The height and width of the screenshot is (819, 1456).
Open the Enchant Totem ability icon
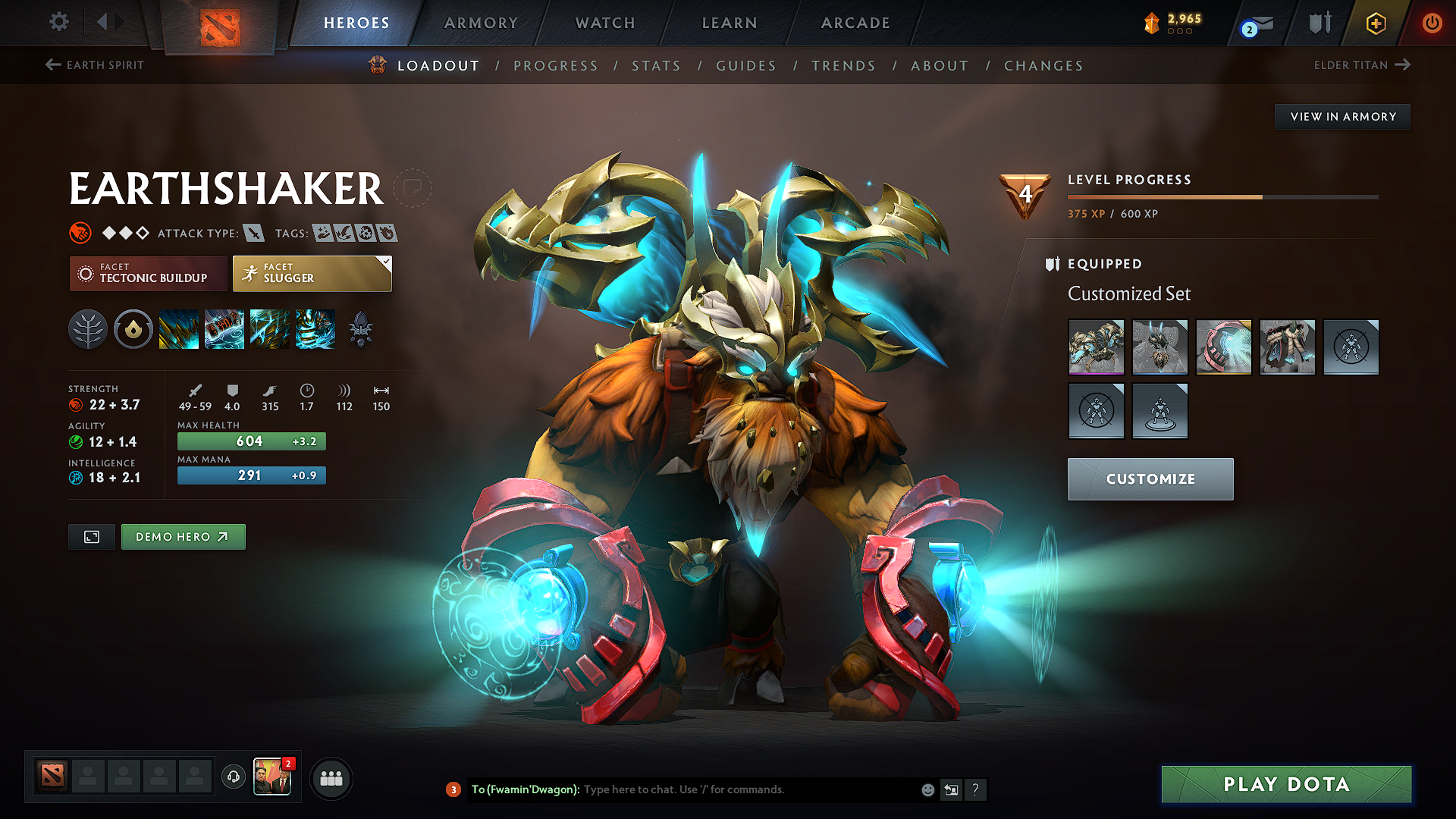click(224, 329)
